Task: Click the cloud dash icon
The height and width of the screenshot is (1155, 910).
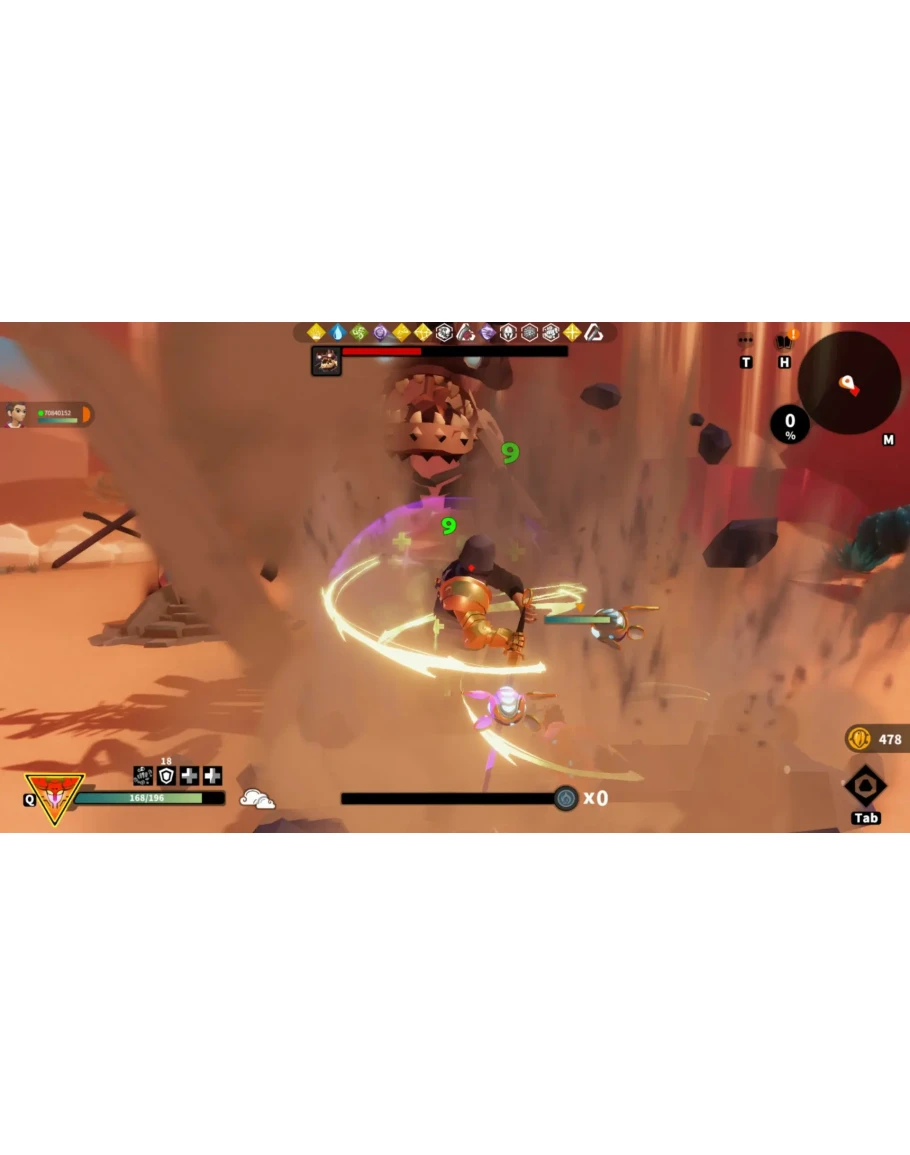Action: pos(257,798)
